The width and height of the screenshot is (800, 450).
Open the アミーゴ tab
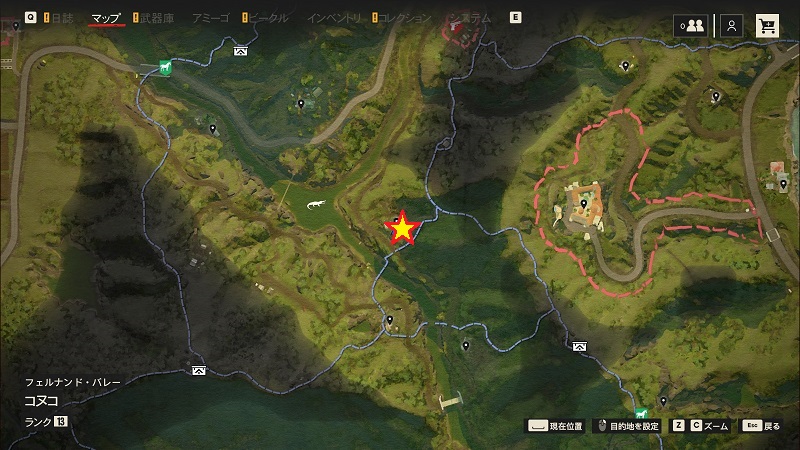(211, 18)
